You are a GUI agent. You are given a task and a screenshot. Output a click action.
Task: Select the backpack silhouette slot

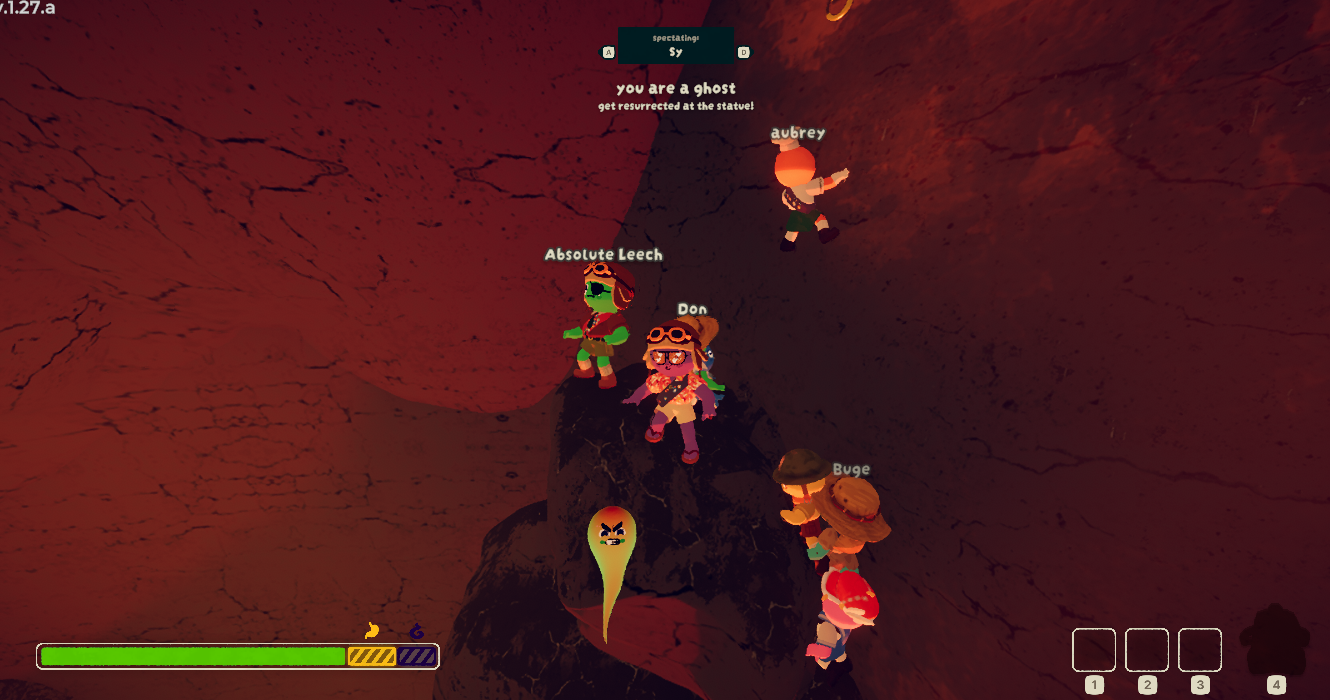pos(1274,641)
